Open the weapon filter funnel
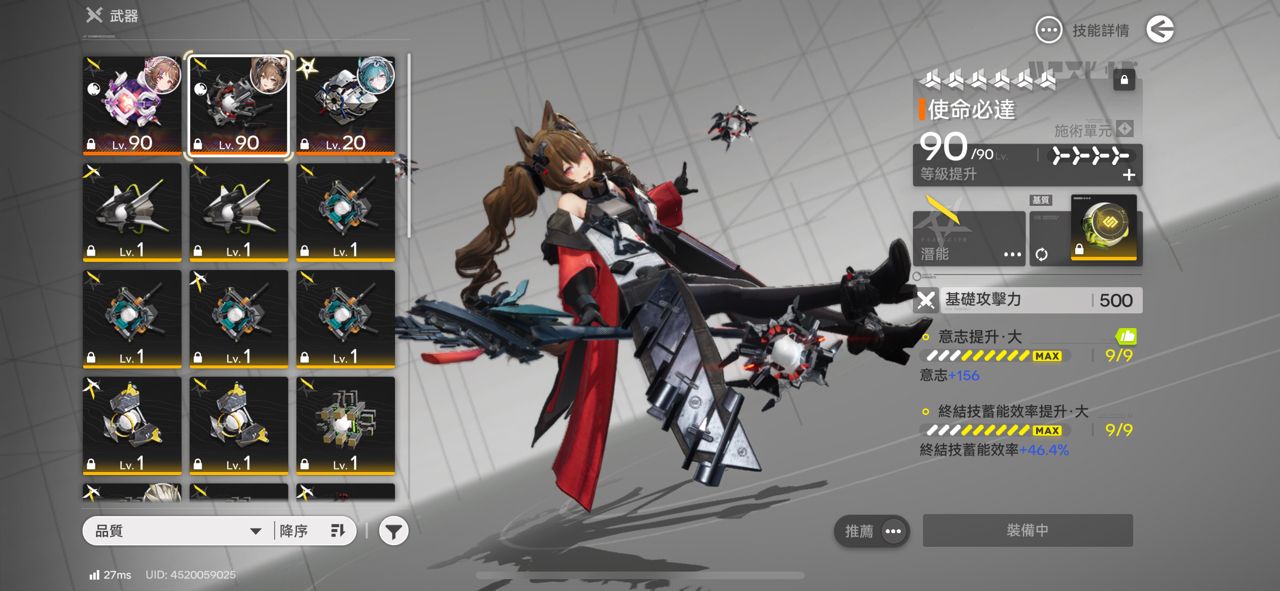This screenshot has width=1280, height=591. coord(394,532)
